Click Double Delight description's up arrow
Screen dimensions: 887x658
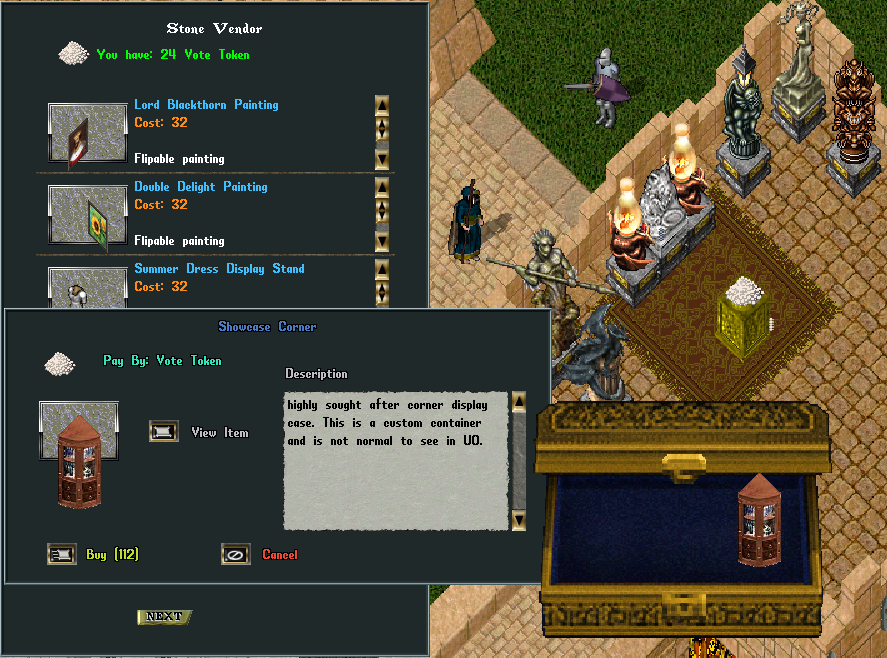click(382, 187)
